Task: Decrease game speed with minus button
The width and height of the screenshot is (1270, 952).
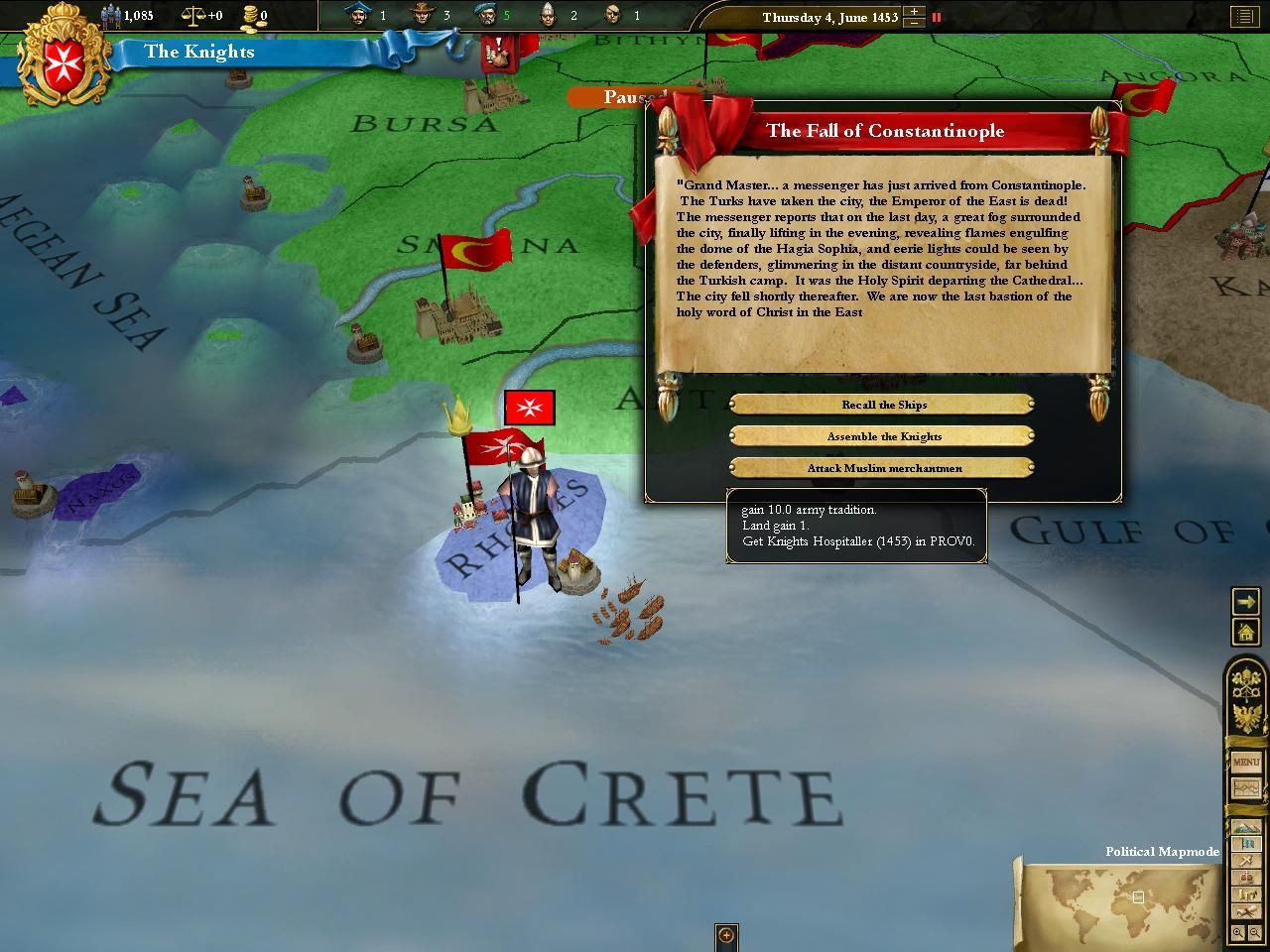Action: click(915, 22)
